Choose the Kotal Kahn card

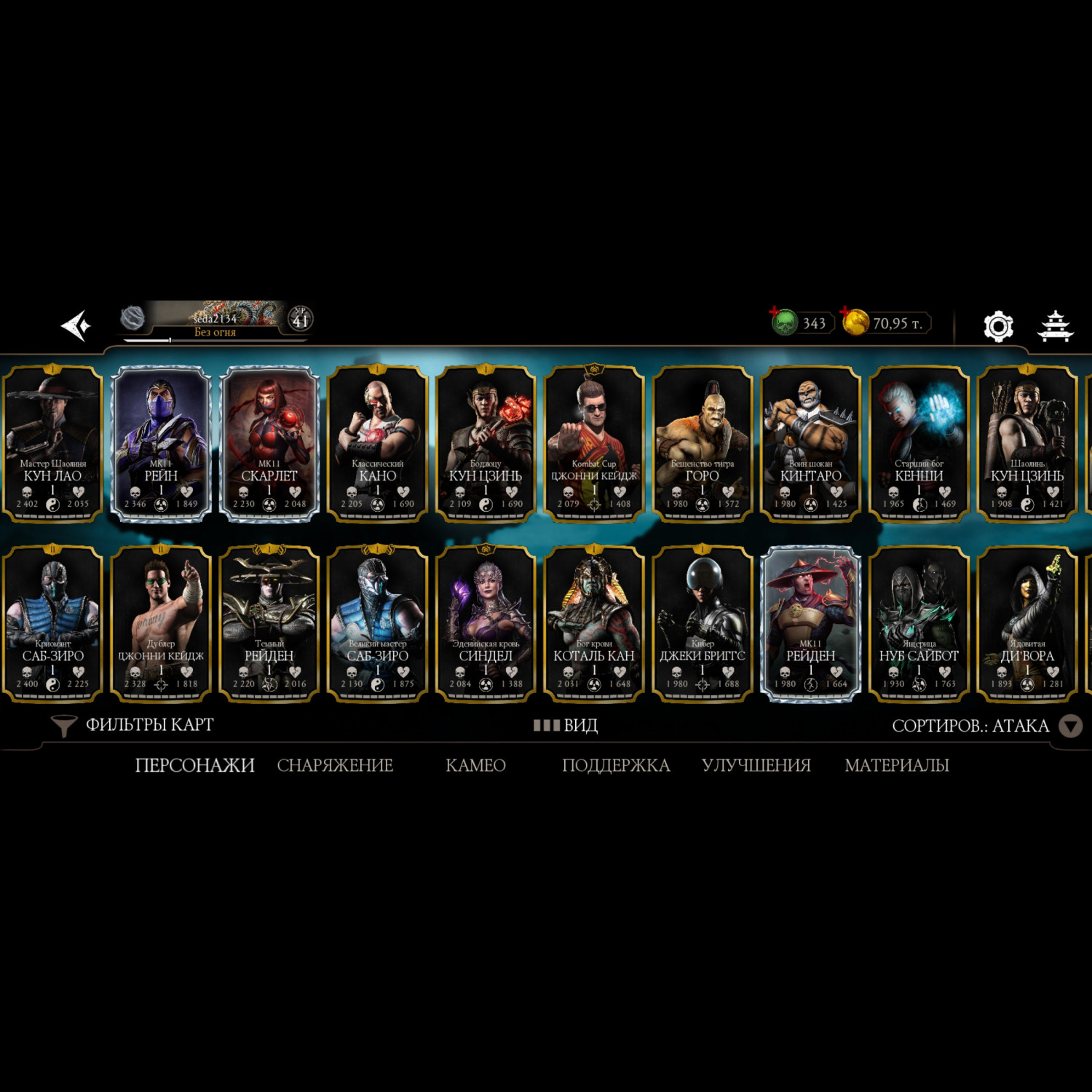[x=594, y=623]
